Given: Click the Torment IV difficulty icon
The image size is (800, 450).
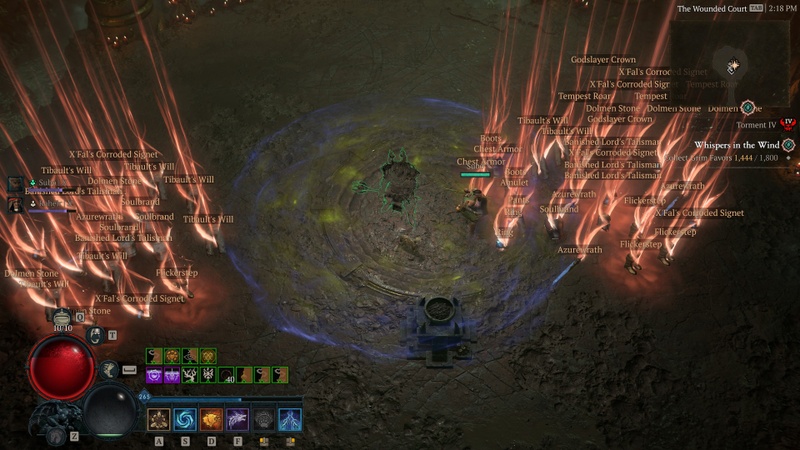Looking at the screenshot, I should 788,124.
